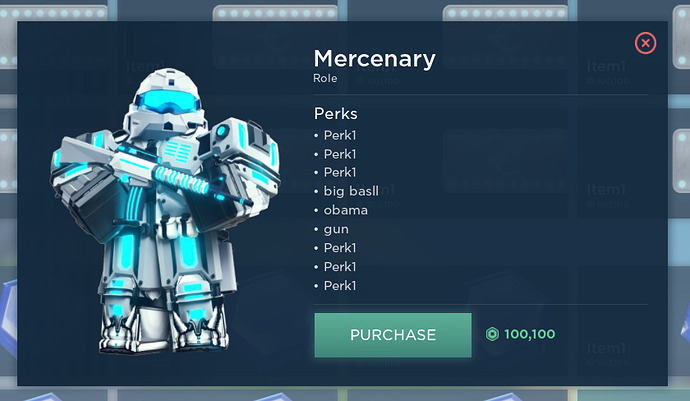Purchase the Mercenary role
690x401 pixels.
click(392, 335)
